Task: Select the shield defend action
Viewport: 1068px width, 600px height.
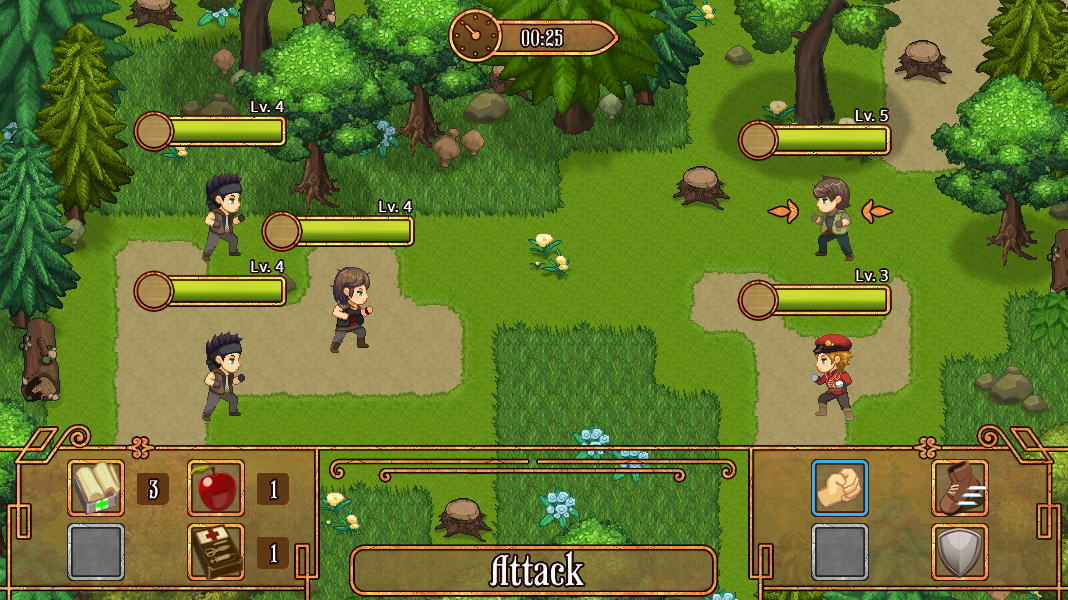Action: [x=960, y=552]
